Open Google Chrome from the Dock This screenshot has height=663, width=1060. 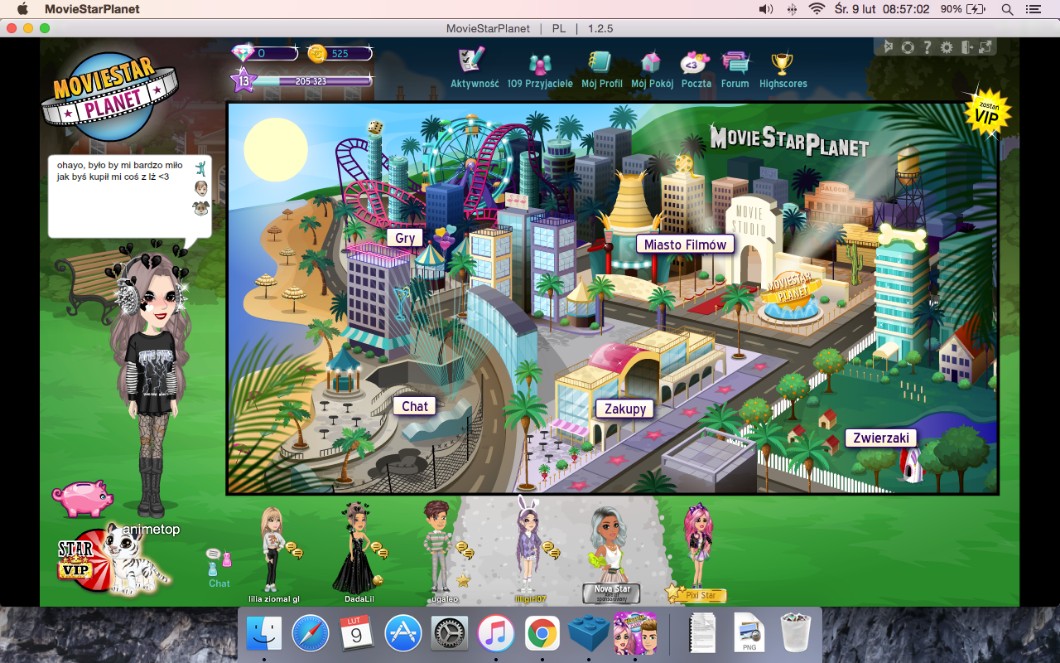(x=542, y=633)
